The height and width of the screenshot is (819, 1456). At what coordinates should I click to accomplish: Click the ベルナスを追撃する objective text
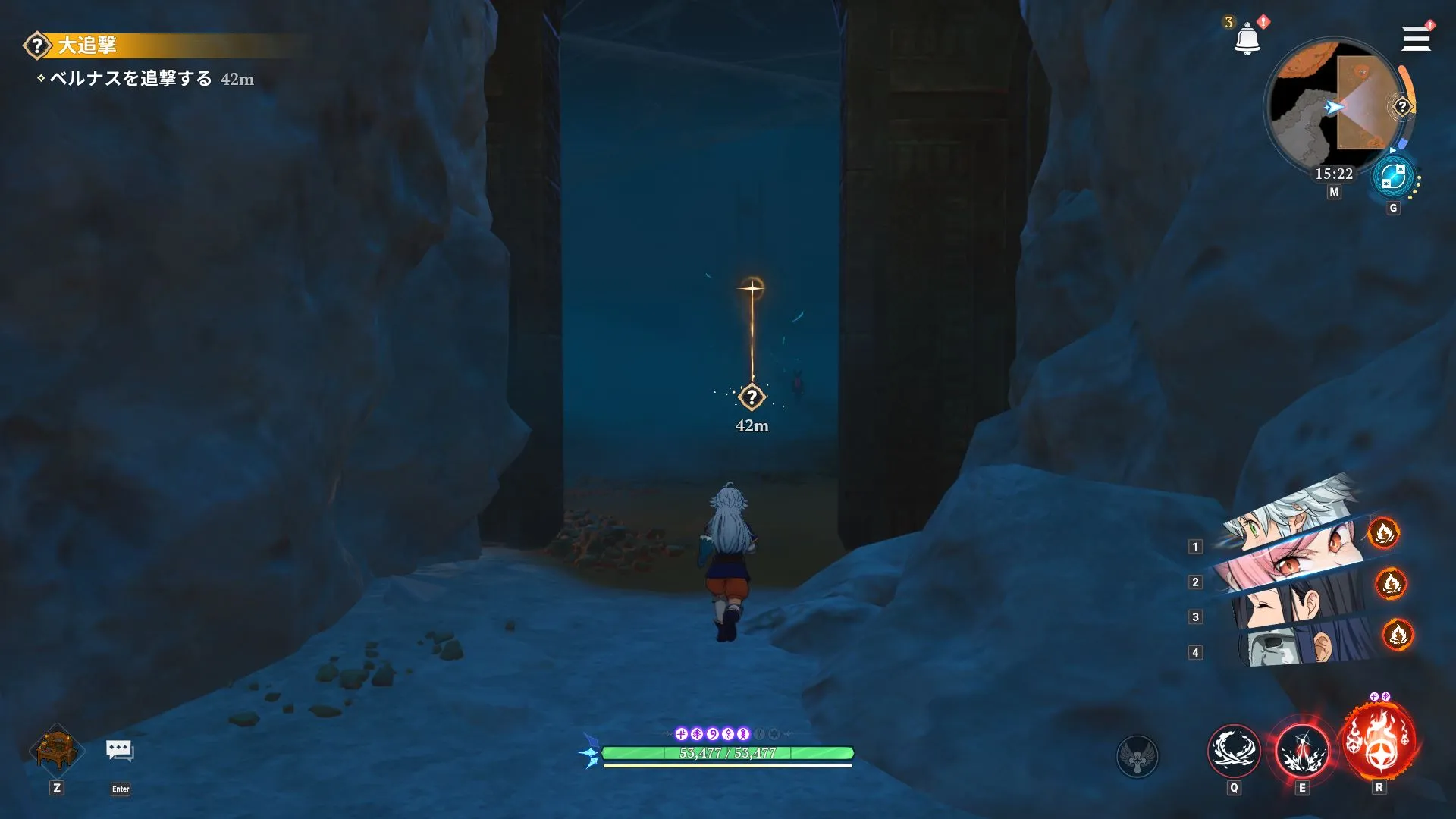[x=125, y=78]
